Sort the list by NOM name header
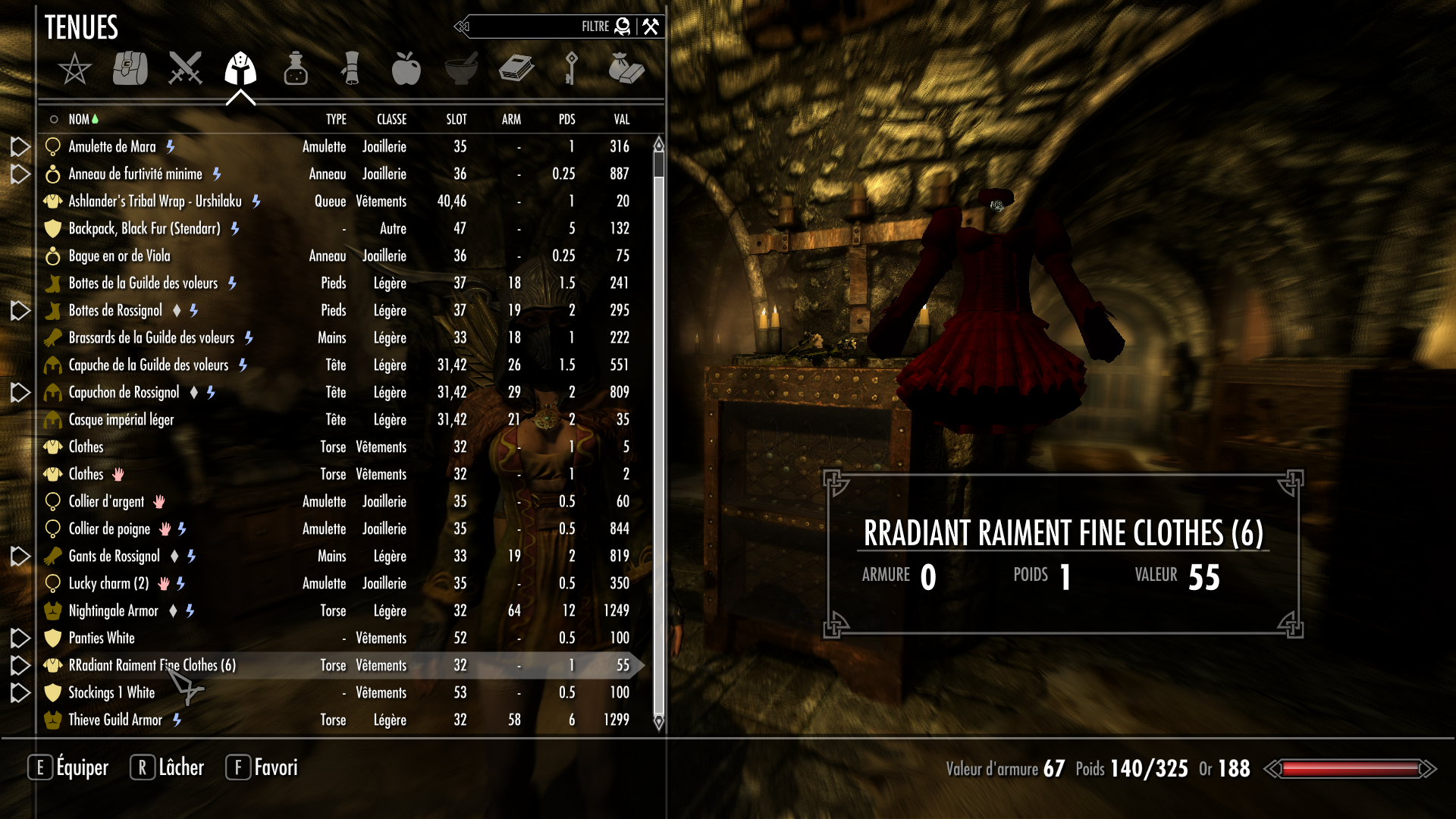The image size is (1456, 819). tap(79, 119)
